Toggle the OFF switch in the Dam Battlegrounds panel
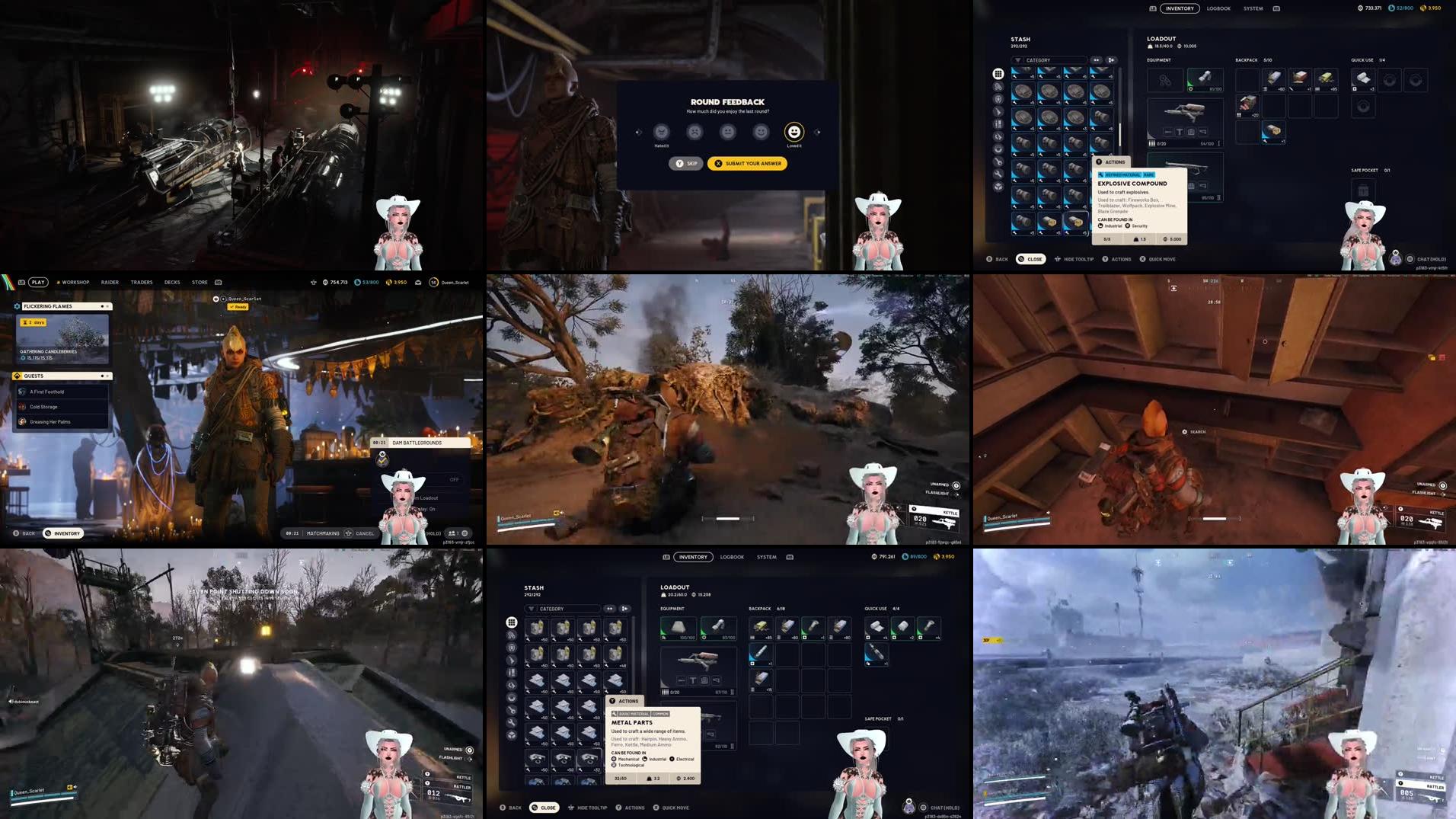 click(x=455, y=480)
